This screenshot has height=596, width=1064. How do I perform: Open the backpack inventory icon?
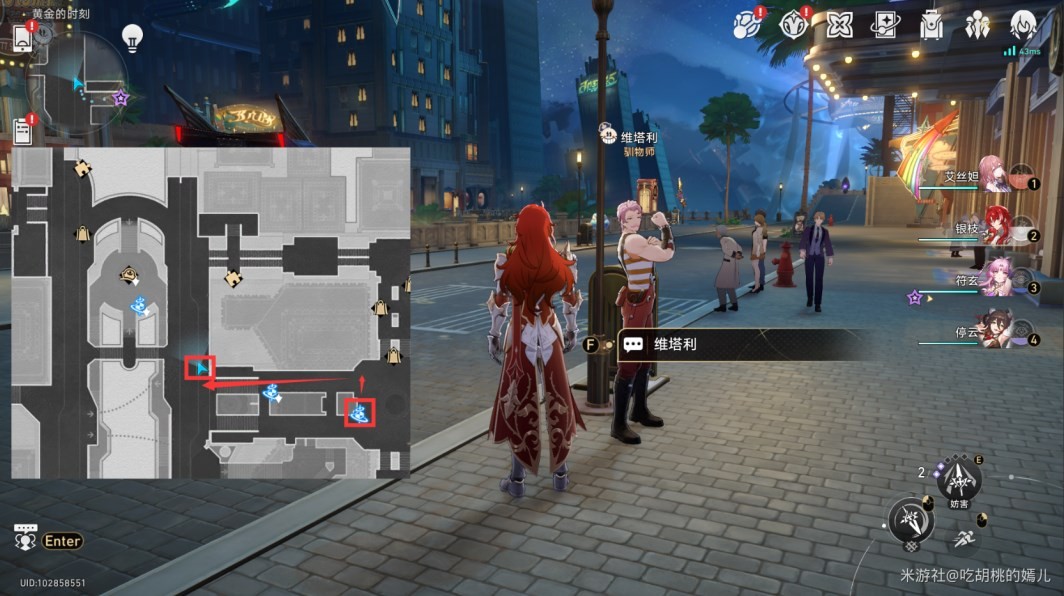tap(932, 25)
